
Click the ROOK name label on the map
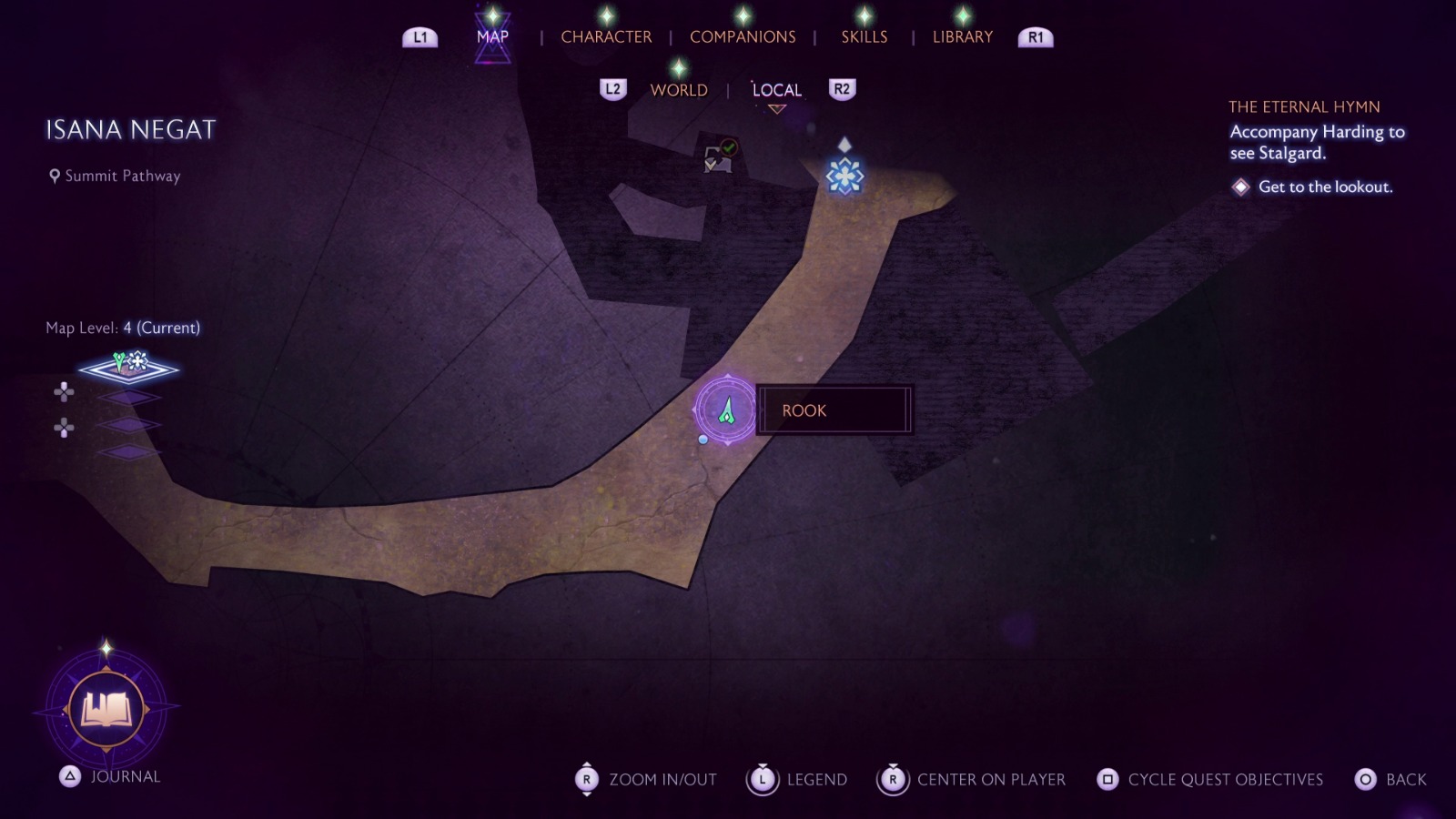(x=804, y=410)
